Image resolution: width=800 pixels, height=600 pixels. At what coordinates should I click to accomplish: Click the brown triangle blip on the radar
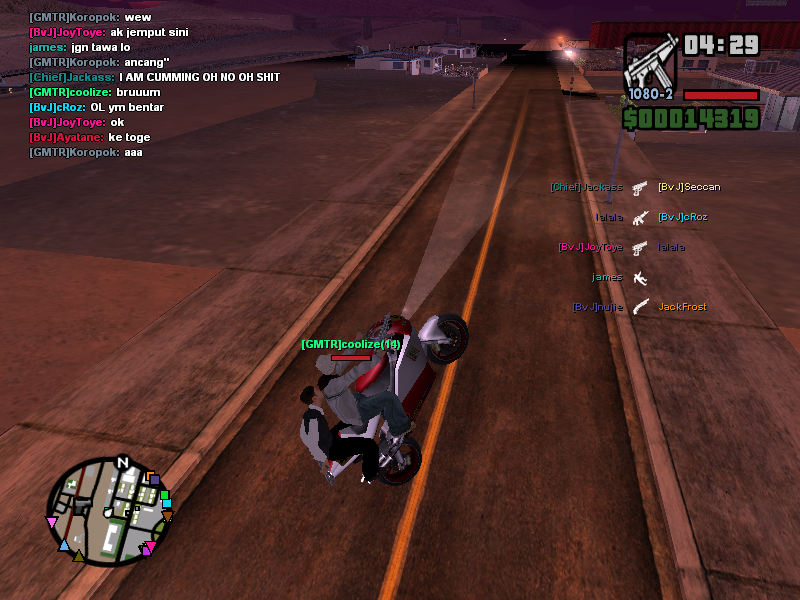coord(168,517)
